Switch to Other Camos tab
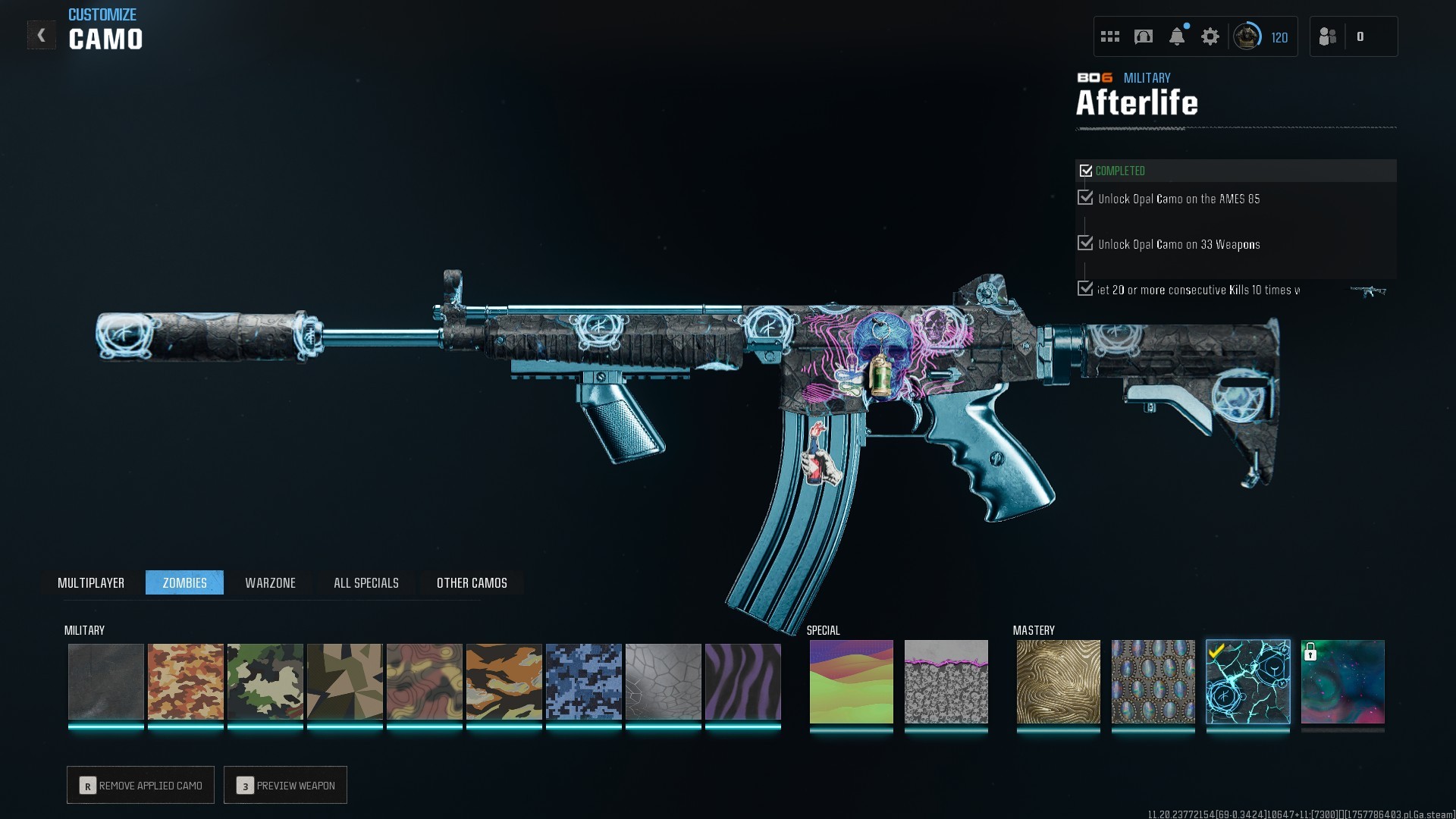The image size is (1456, 819). tap(472, 582)
